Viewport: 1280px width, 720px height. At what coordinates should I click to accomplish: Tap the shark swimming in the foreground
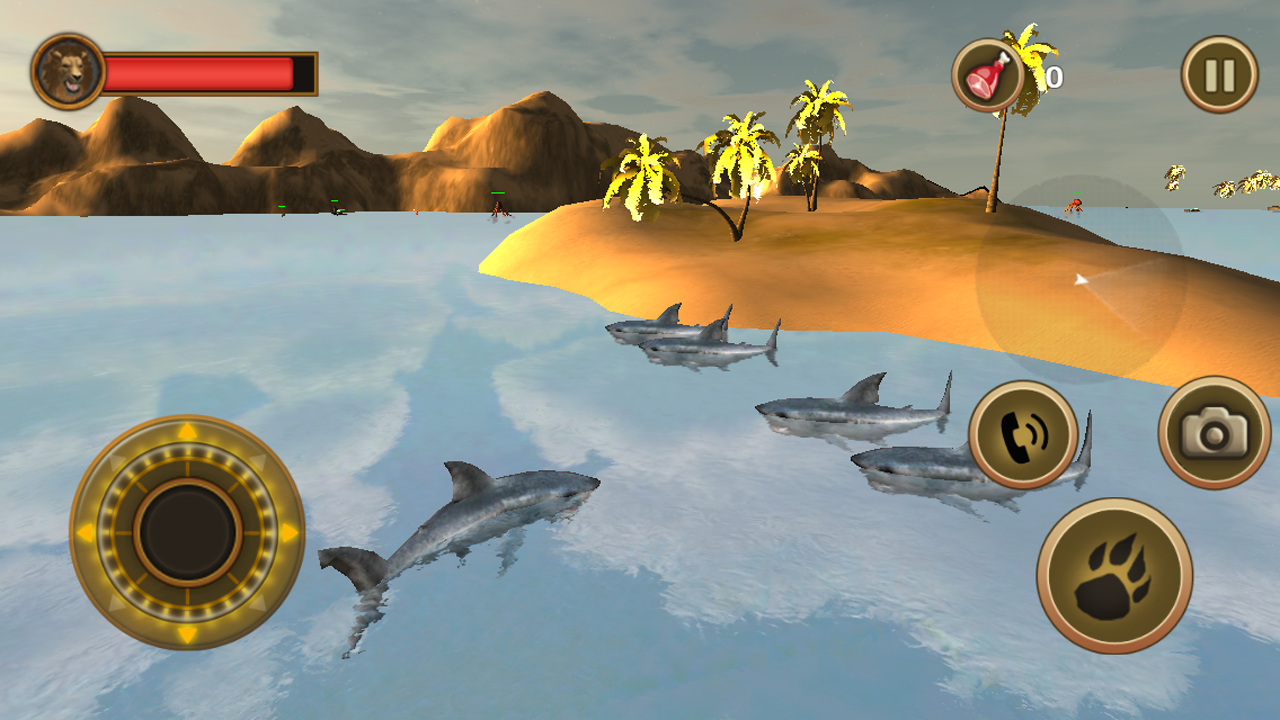[470, 520]
